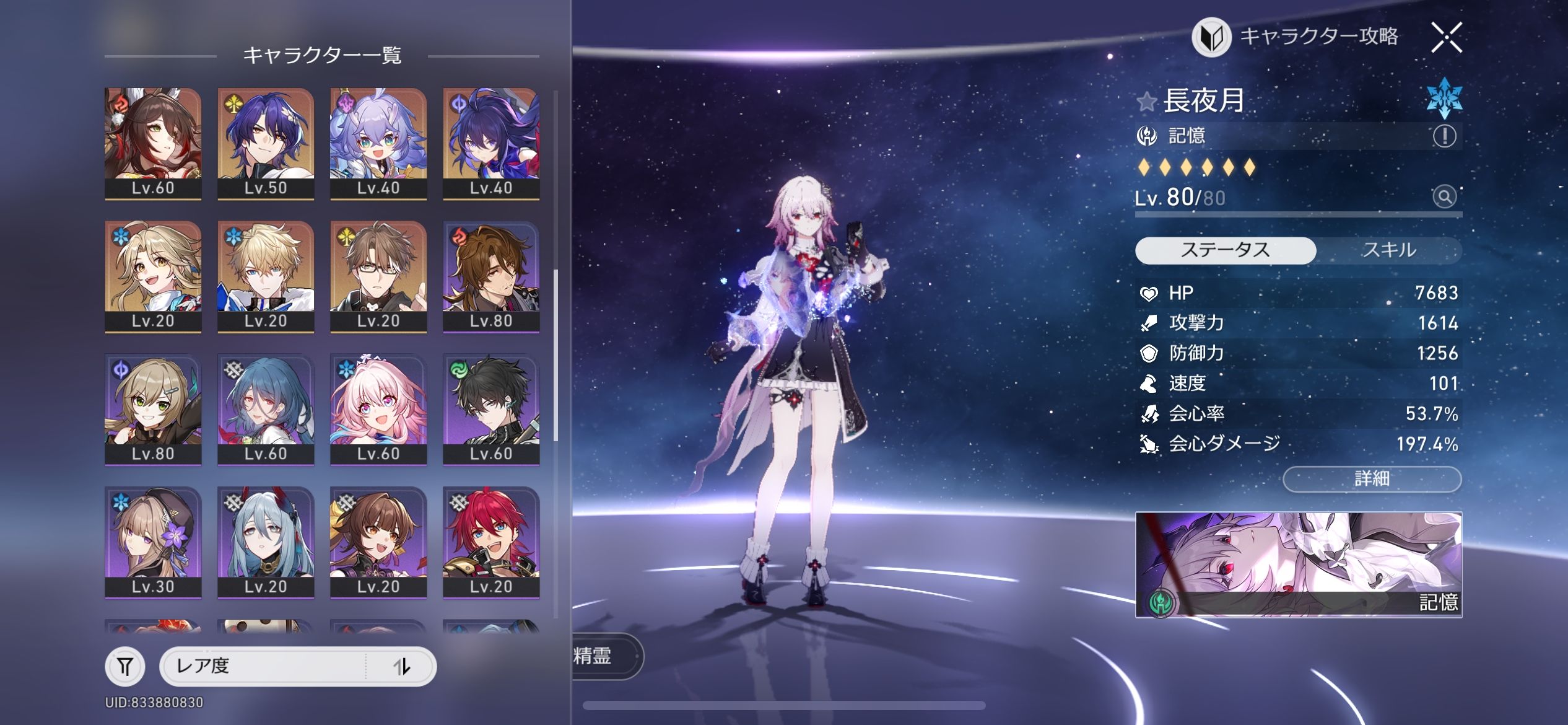Open the 詳細 stat details
Image resolution: width=1568 pixels, height=725 pixels.
1372,478
